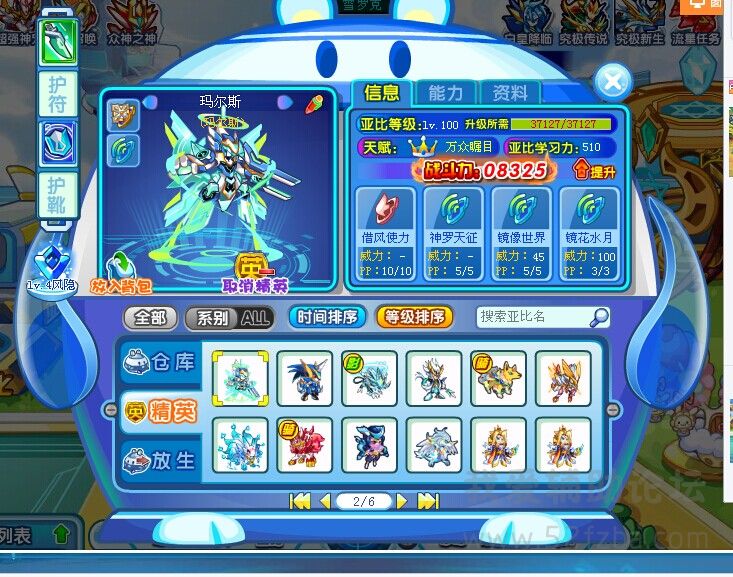
Task: Open the 仓库 storage category
Action: tap(160, 362)
